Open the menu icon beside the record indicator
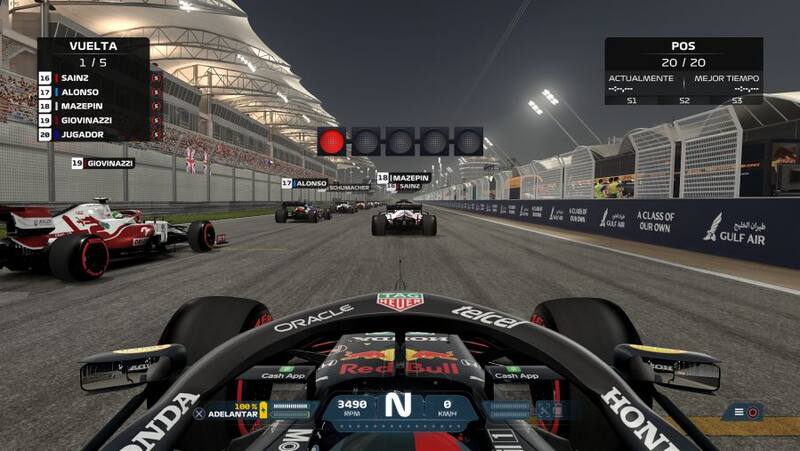Screen dimensions: 800x451 pyautogui.click(x=738, y=412)
